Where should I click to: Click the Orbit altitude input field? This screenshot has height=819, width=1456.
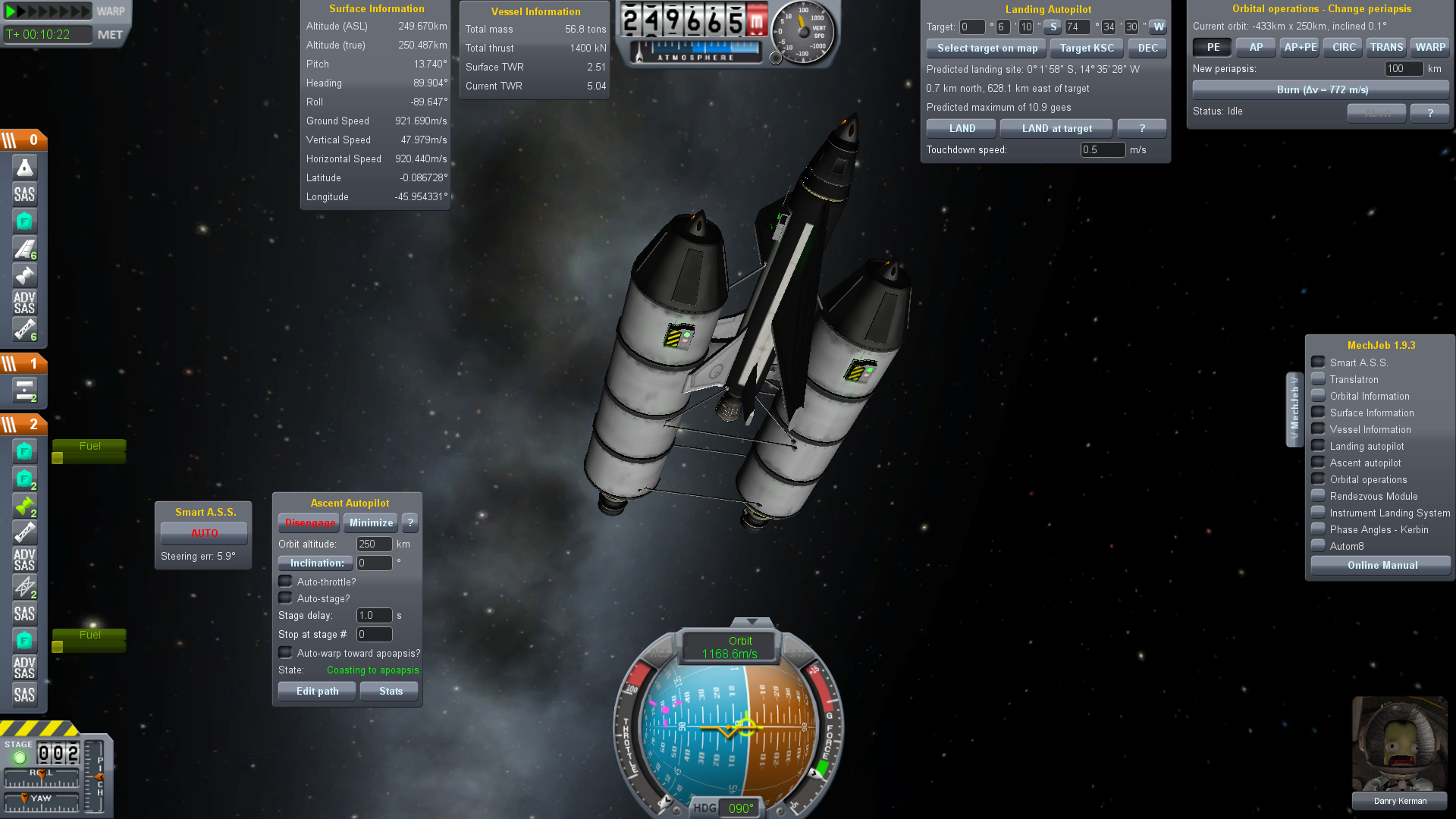(374, 544)
